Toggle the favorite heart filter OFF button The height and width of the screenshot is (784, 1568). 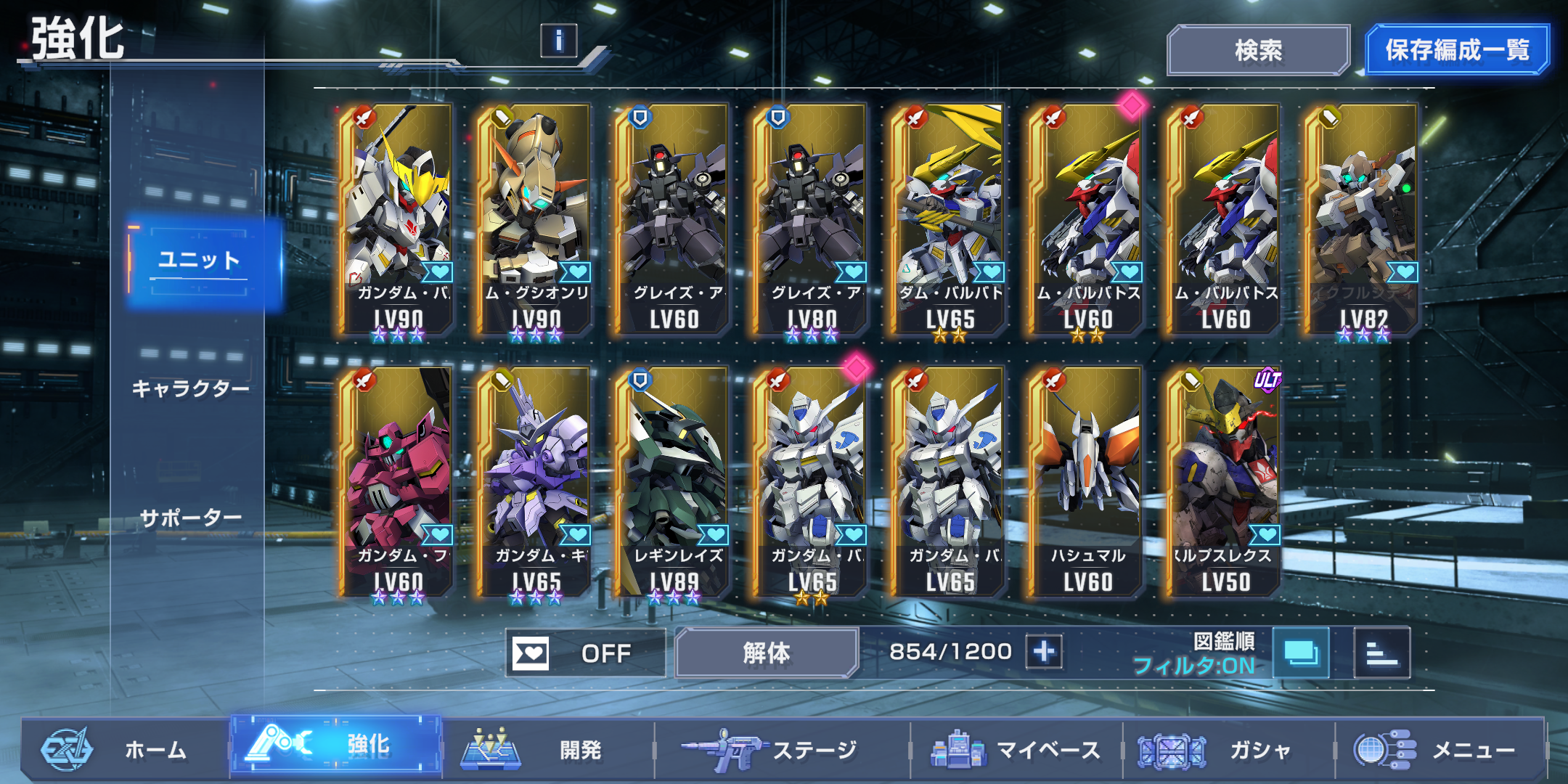tap(585, 653)
